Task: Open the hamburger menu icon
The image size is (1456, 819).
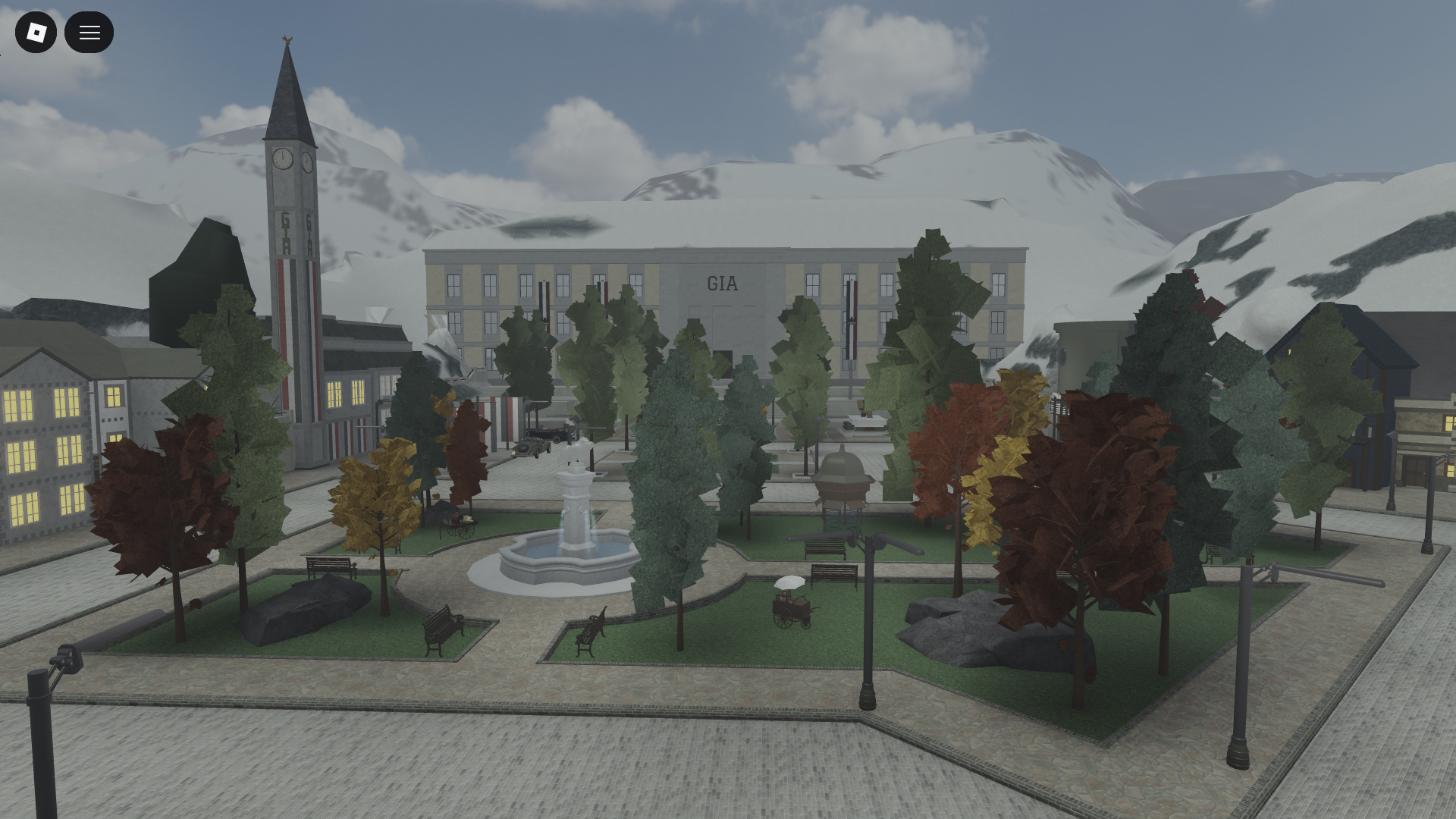Action: [x=89, y=32]
